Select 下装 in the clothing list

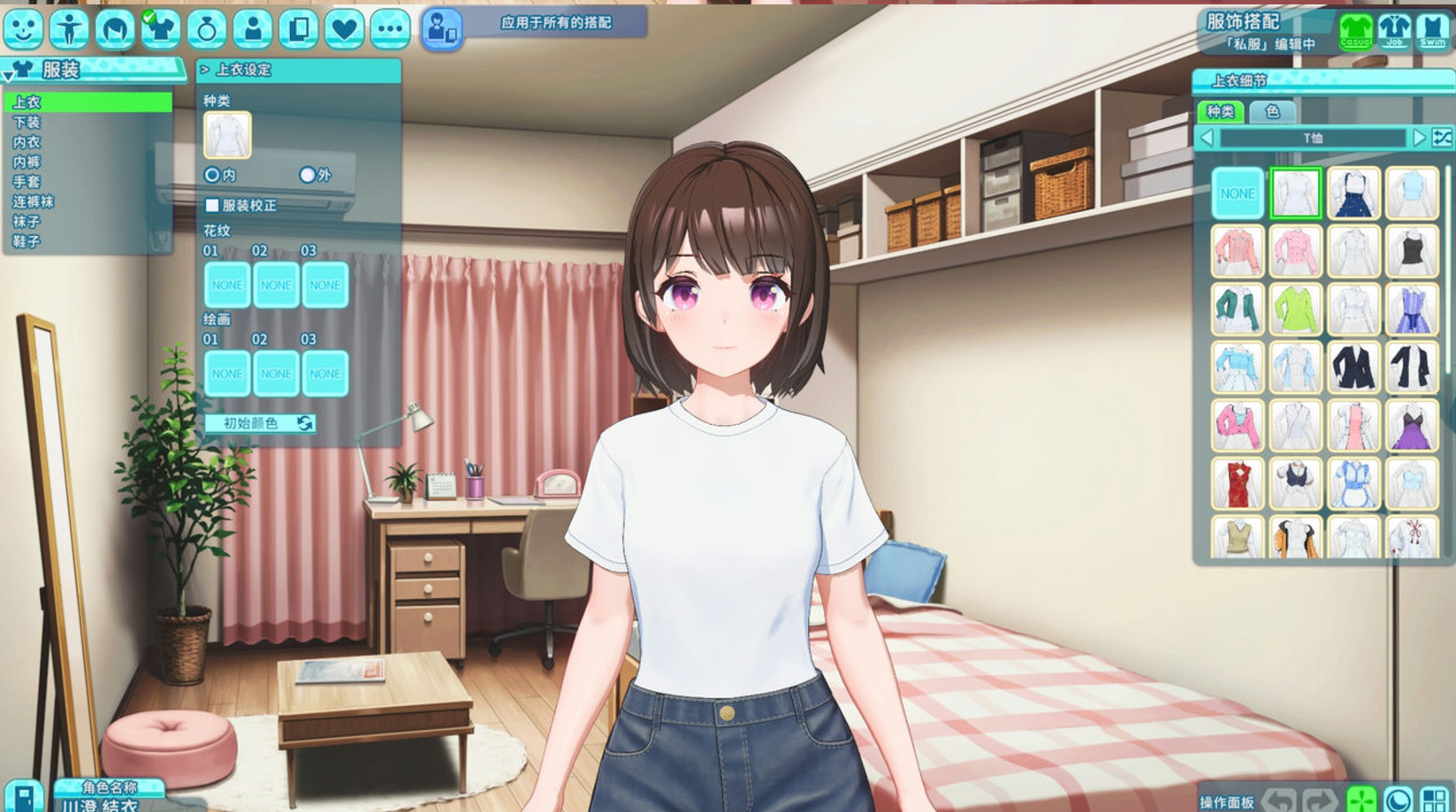pyautogui.click(x=27, y=122)
